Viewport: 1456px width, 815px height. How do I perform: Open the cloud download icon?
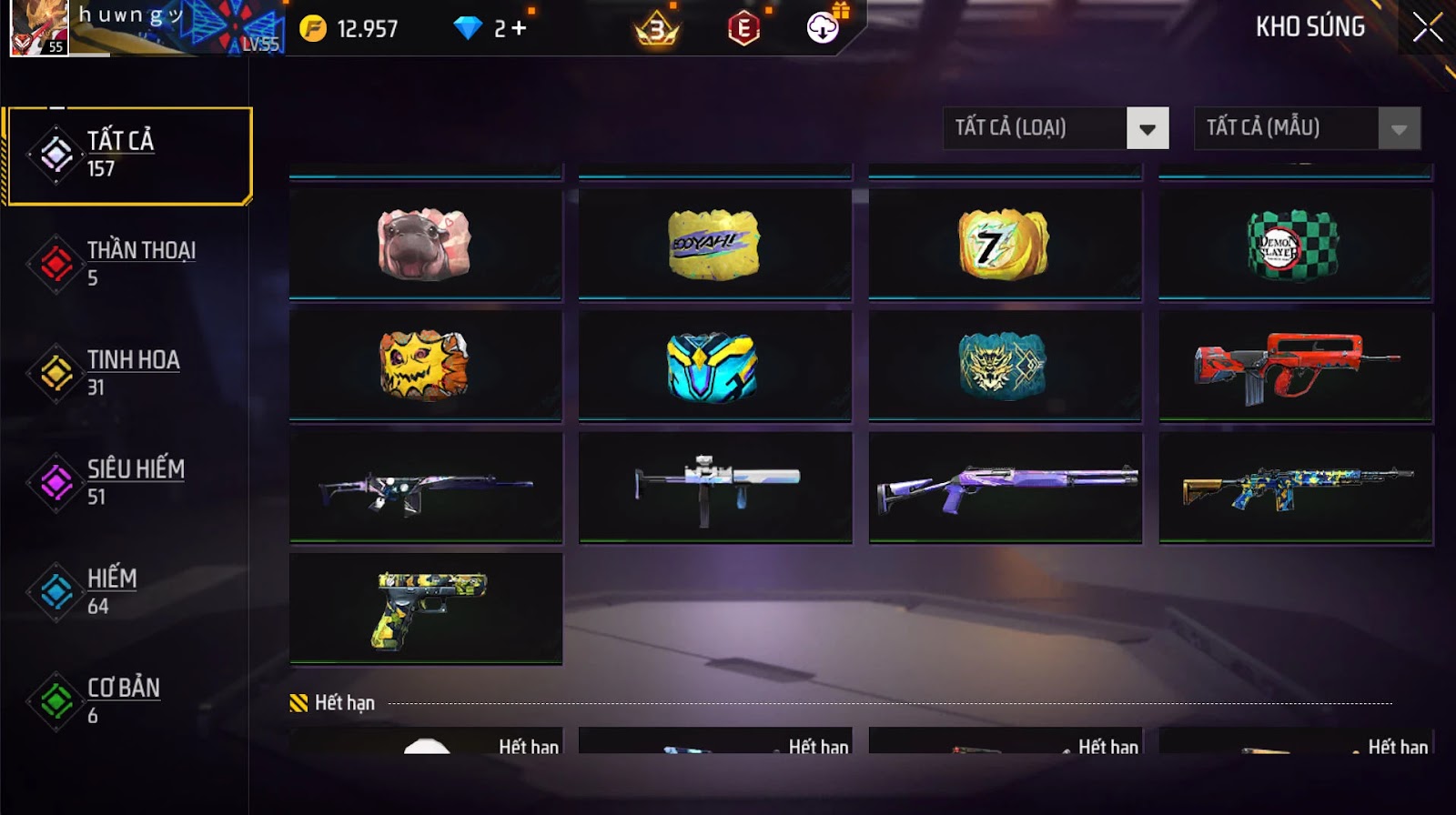click(823, 28)
